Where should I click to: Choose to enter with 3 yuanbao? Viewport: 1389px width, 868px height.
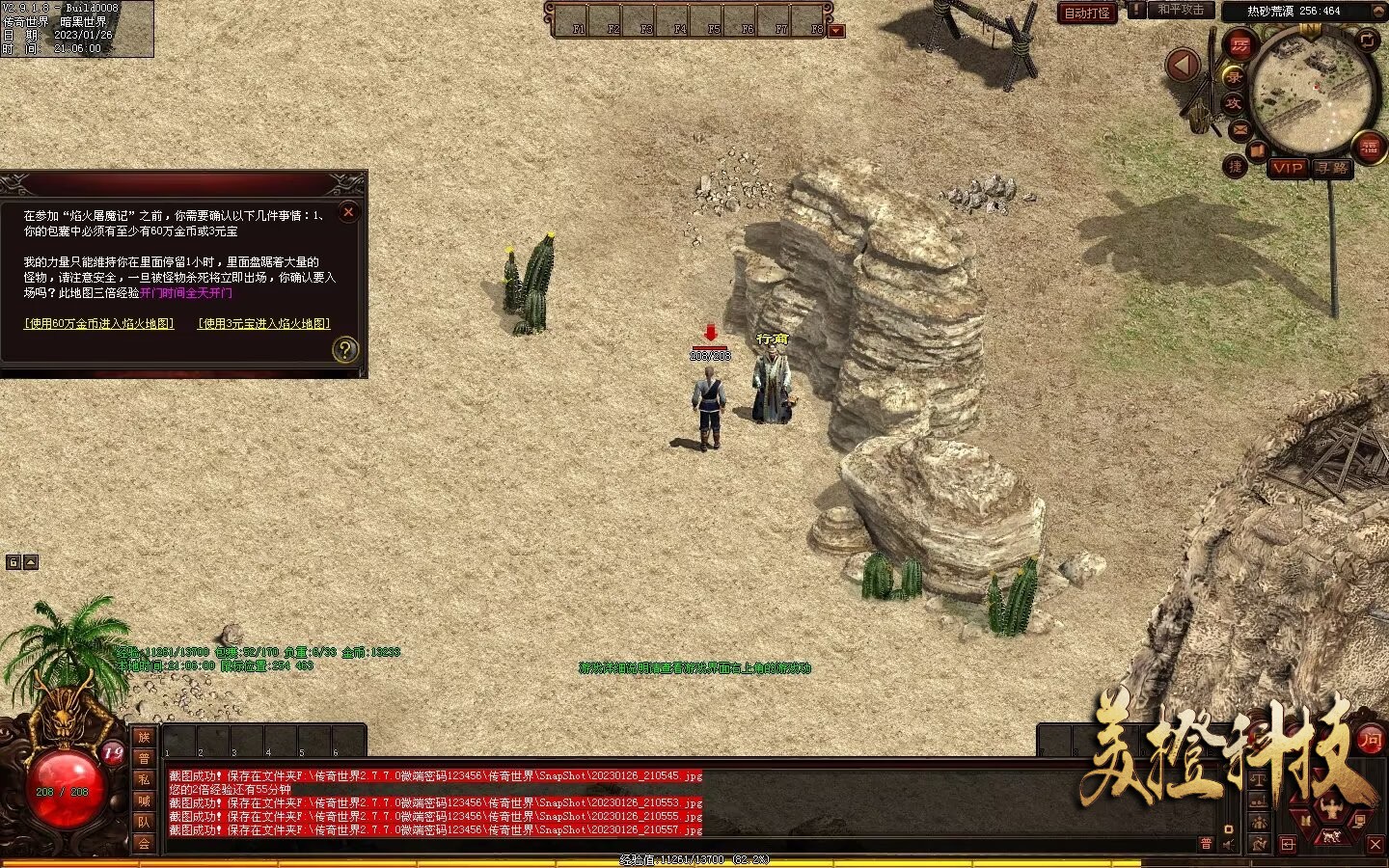(264, 324)
